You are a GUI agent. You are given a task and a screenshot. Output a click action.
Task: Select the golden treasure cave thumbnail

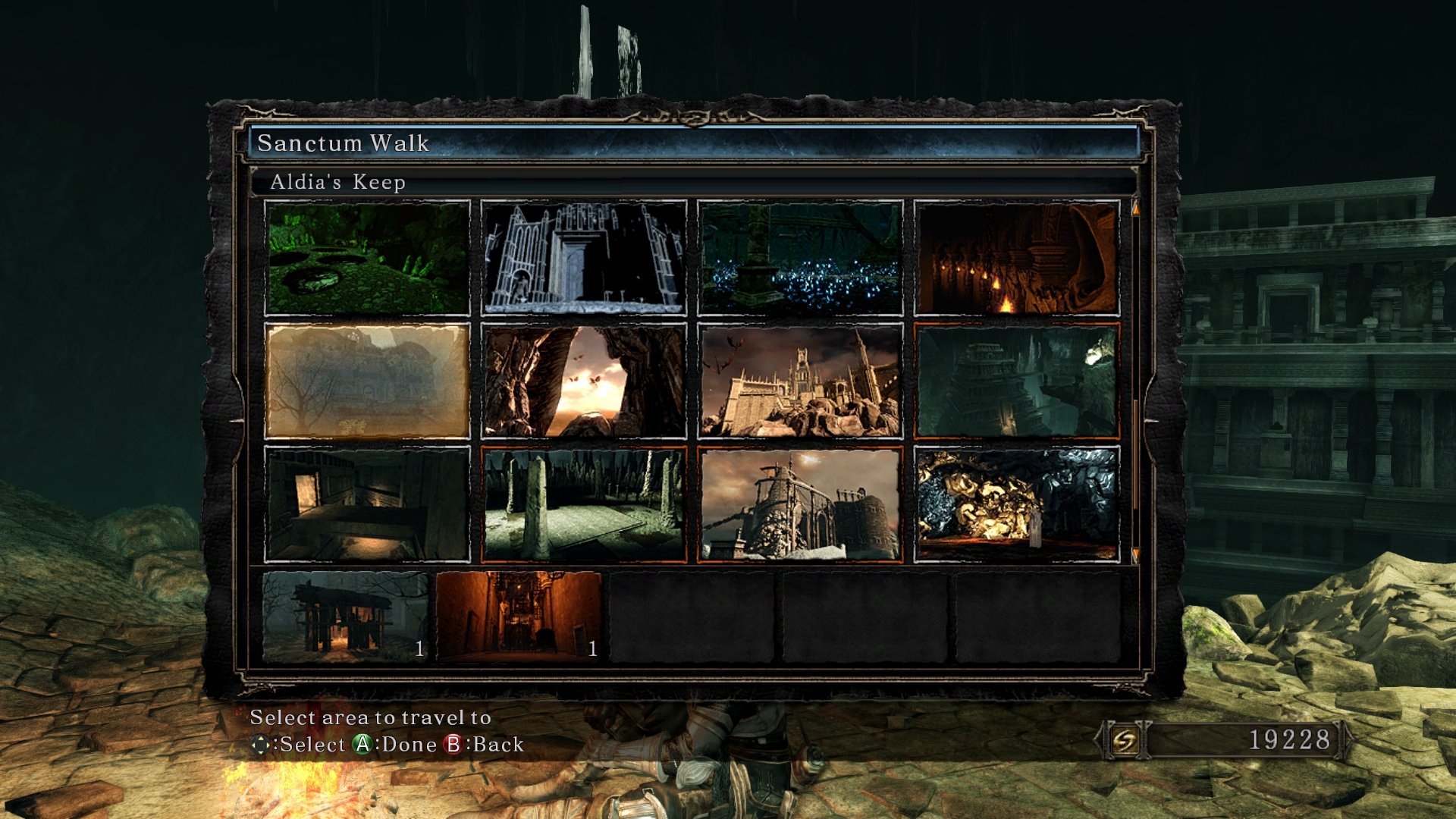click(1016, 504)
